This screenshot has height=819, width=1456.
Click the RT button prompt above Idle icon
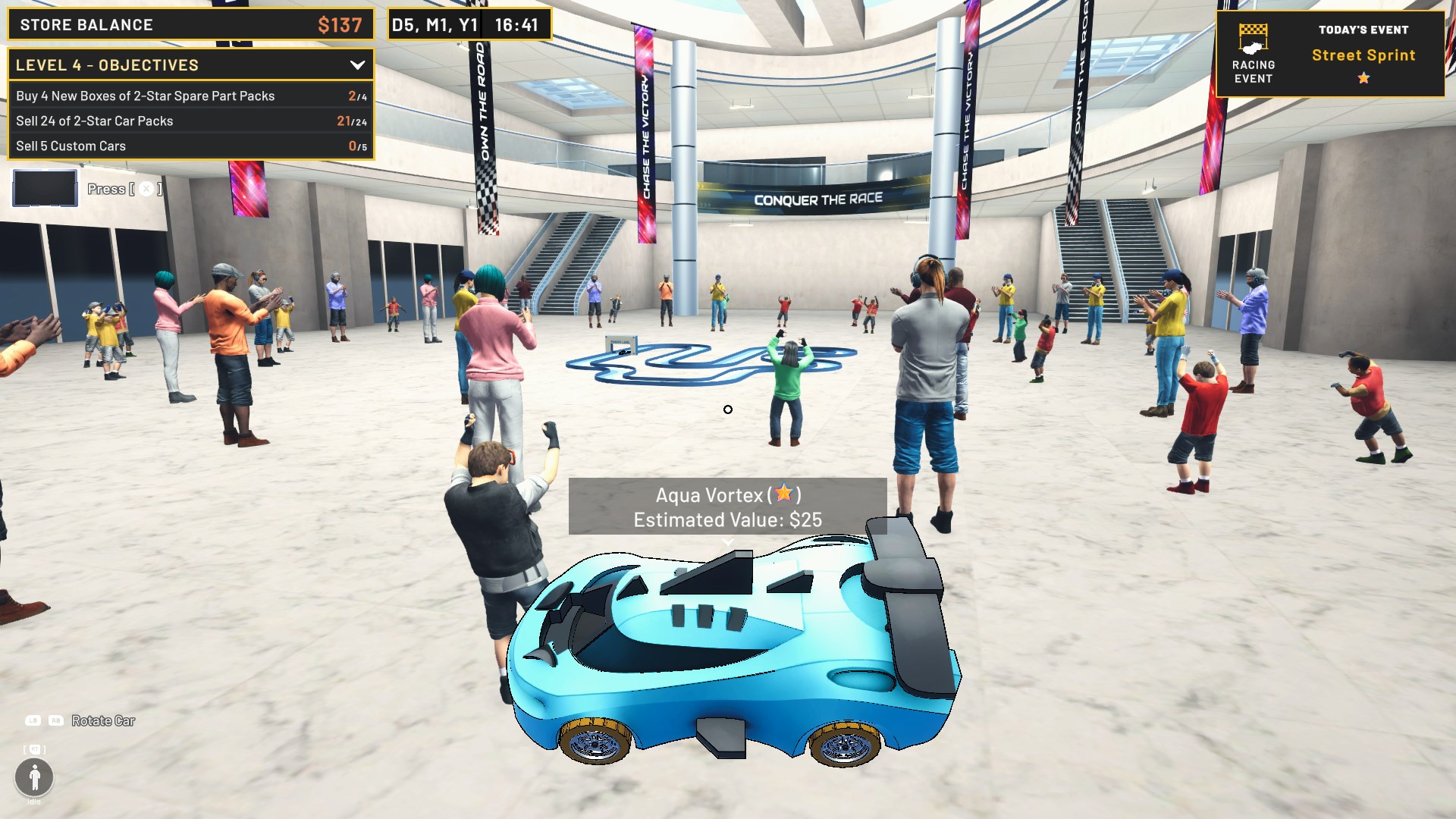pyautogui.click(x=33, y=748)
